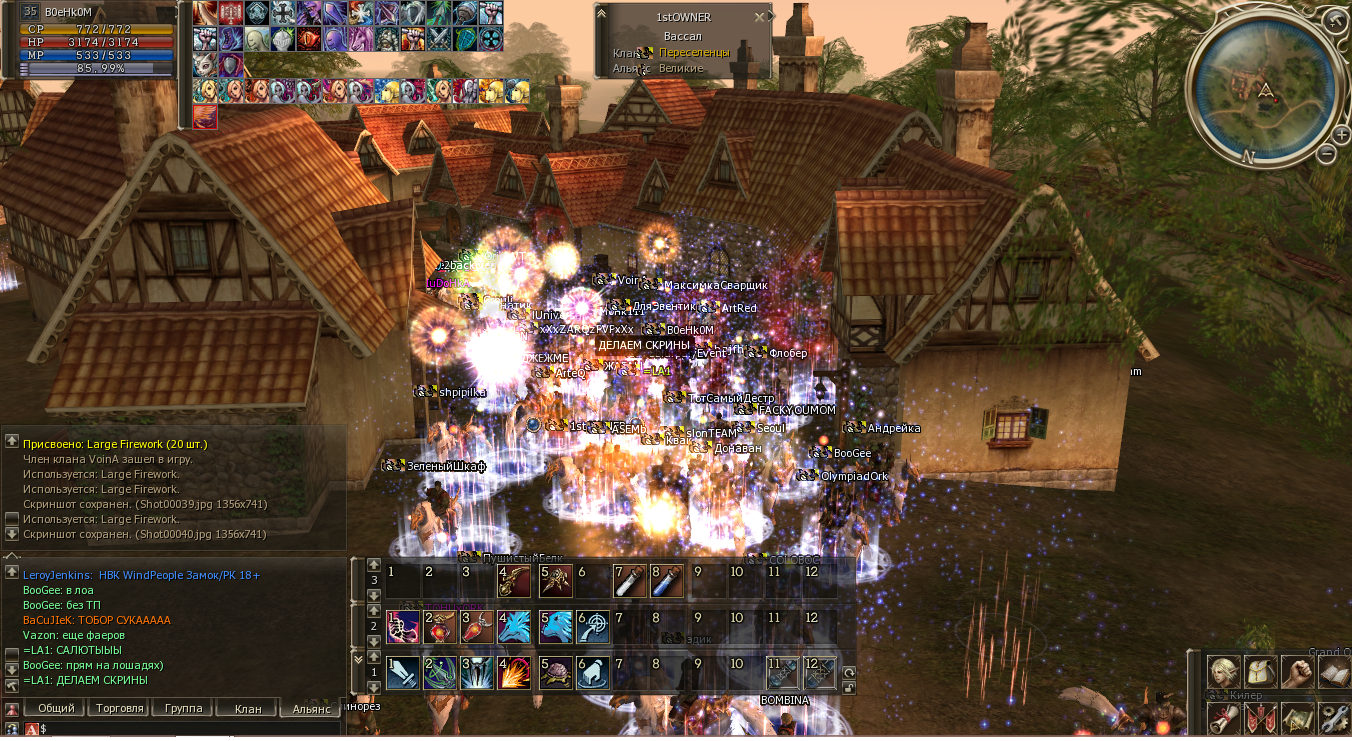The image size is (1356, 741).
Task: Zoom in the minimap with plus button
Action: (1341, 134)
